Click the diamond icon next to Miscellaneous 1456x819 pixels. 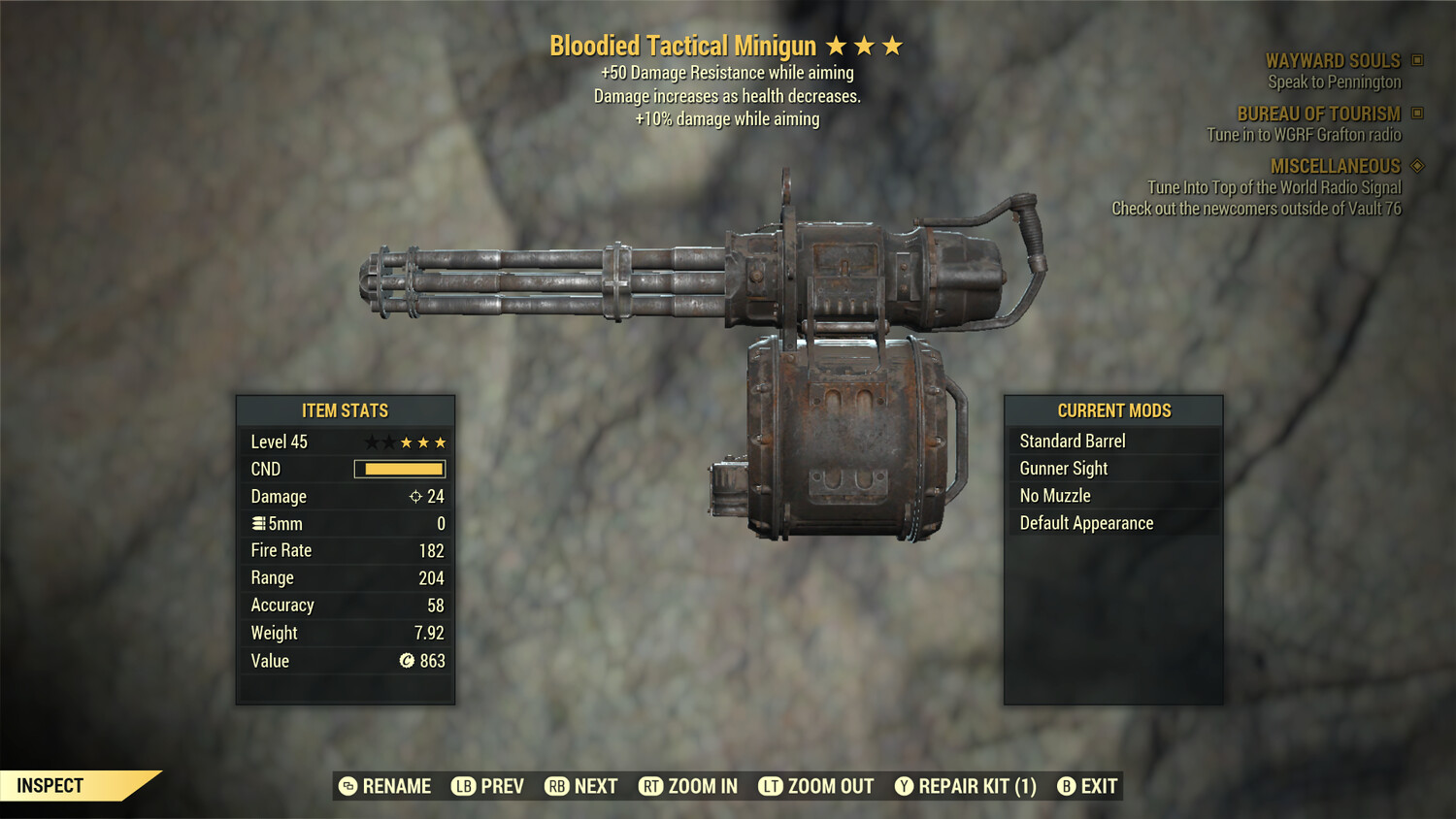click(1415, 166)
